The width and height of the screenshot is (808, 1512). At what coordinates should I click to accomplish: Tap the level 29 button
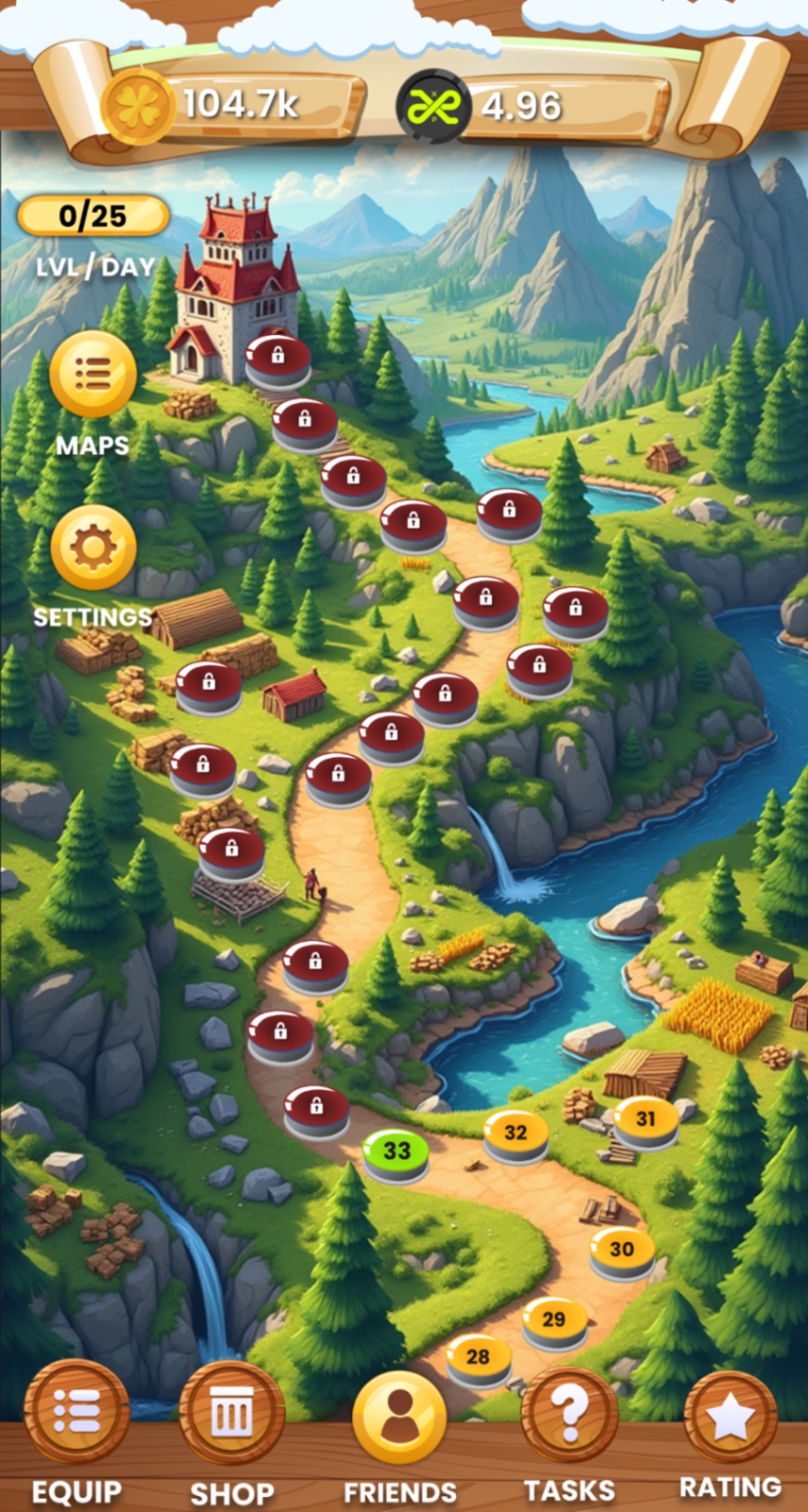[554, 1320]
